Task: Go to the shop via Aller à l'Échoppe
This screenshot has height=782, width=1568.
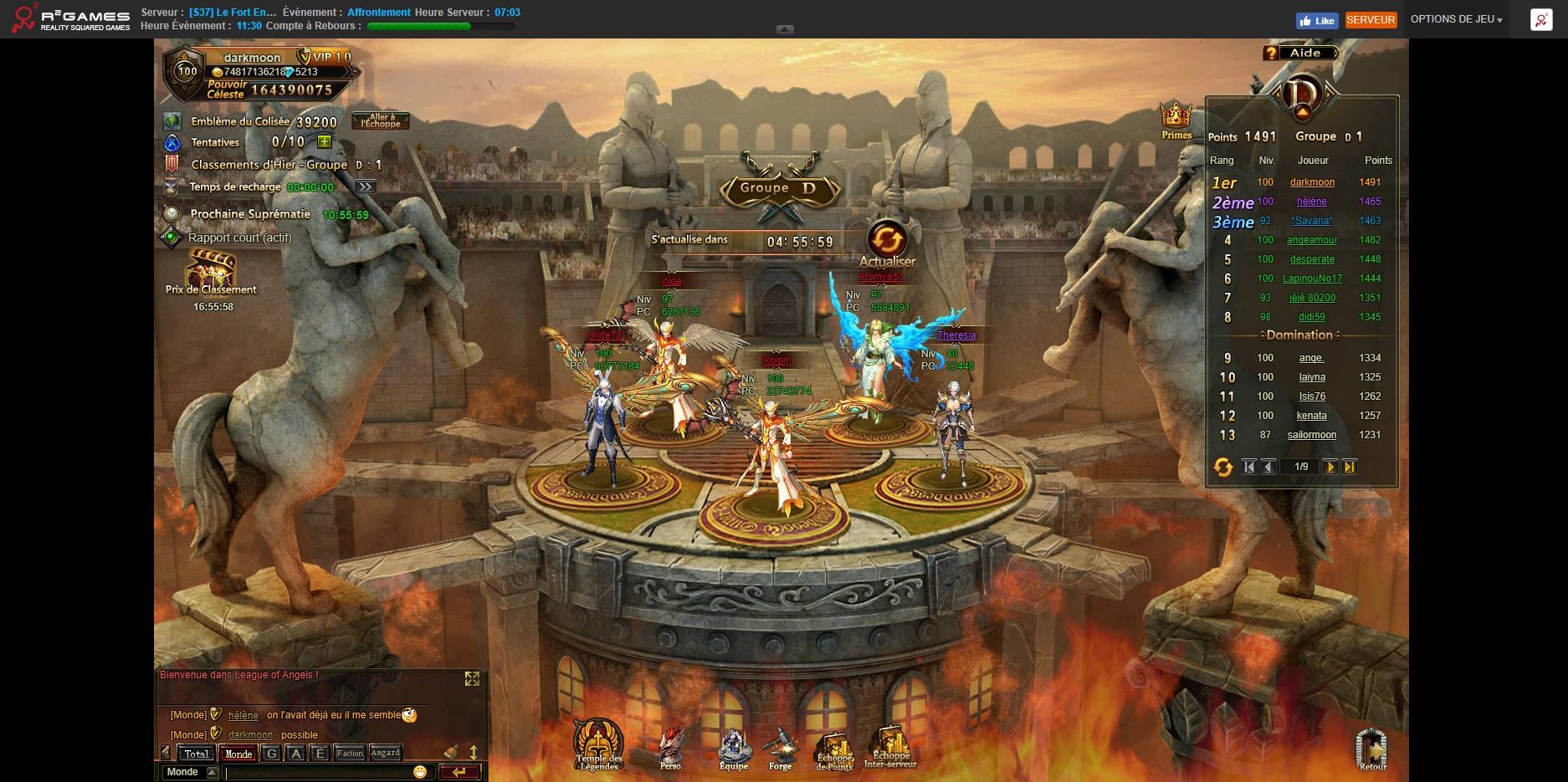Action: point(381,121)
